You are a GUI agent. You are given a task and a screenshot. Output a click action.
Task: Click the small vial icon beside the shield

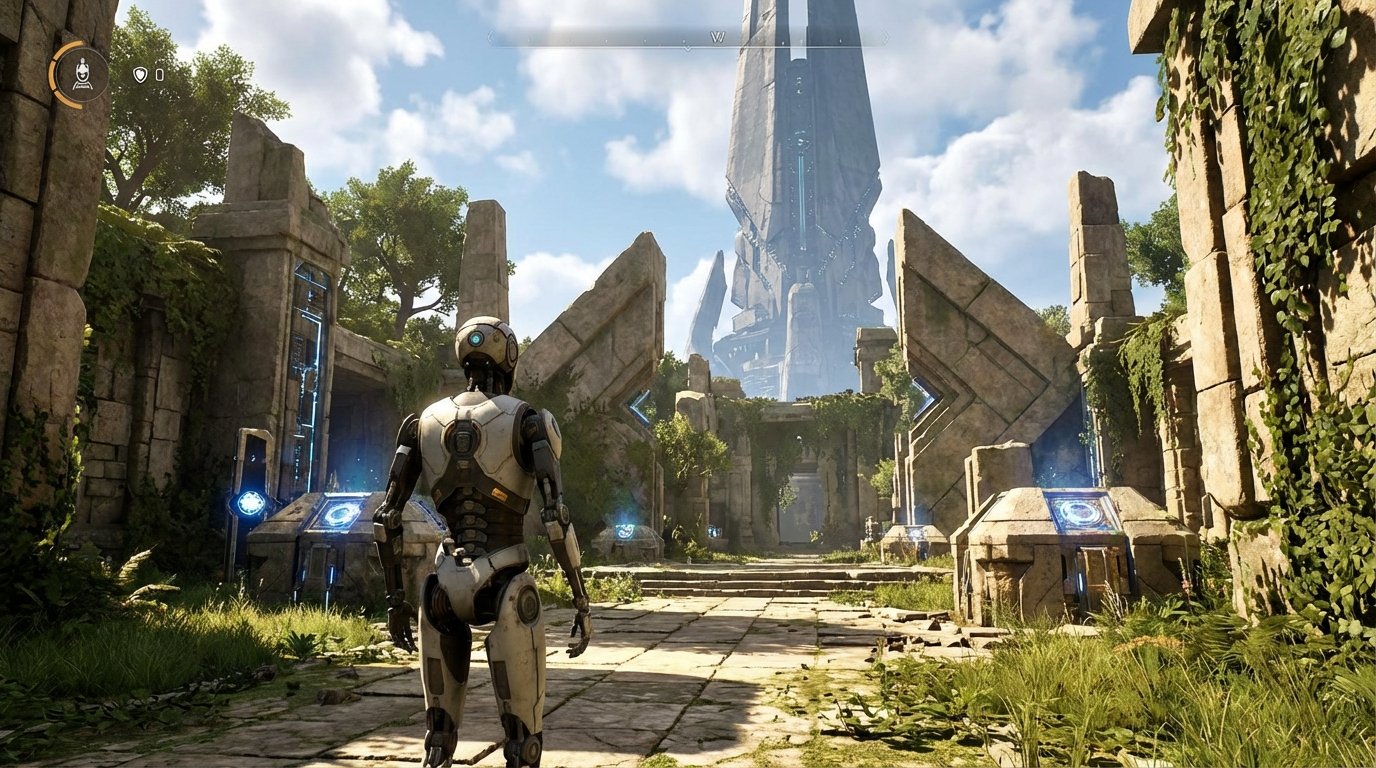point(158,75)
